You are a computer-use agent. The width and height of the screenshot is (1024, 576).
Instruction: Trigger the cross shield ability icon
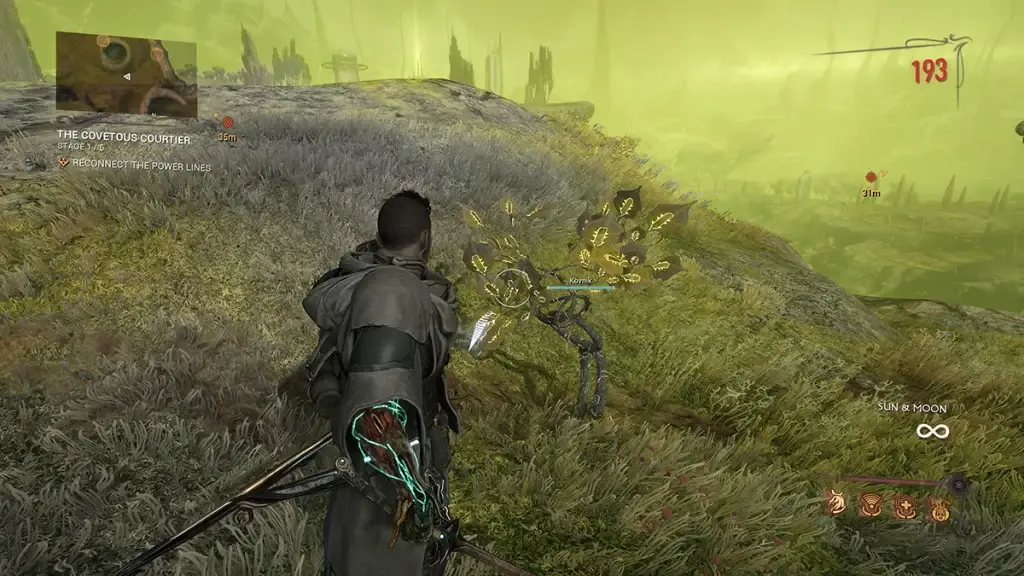(x=904, y=506)
